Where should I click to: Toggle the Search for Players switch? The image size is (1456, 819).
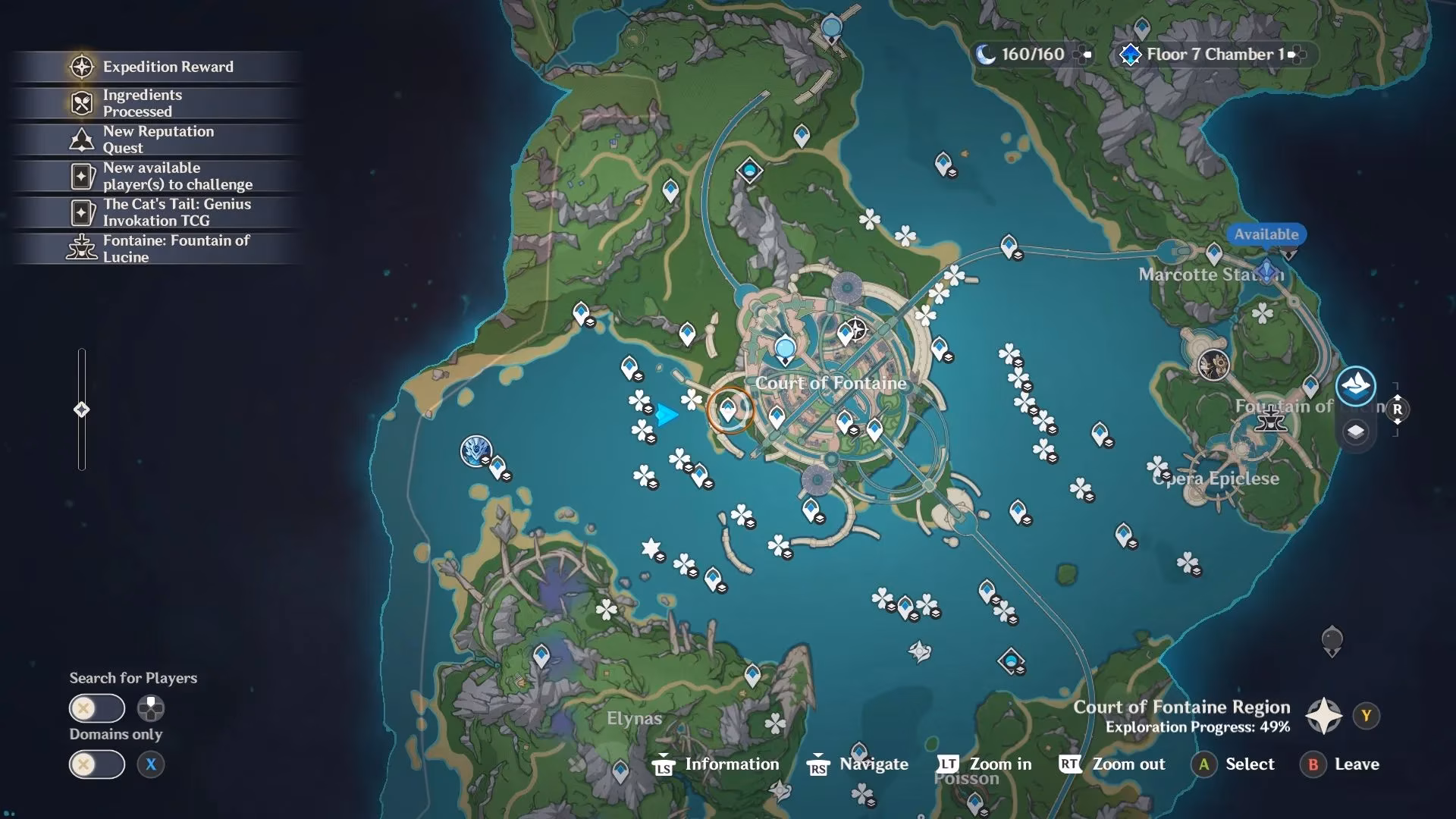point(96,708)
